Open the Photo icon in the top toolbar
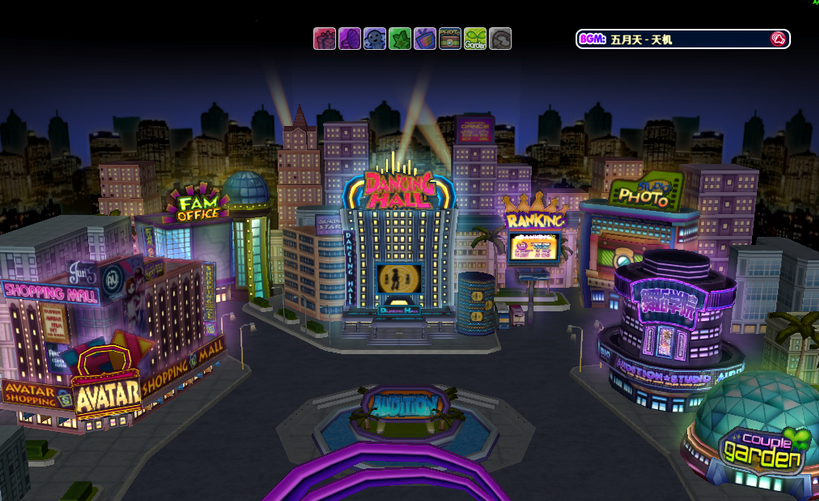The height and width of the screenshot is (501, 819). coord(450,39)
